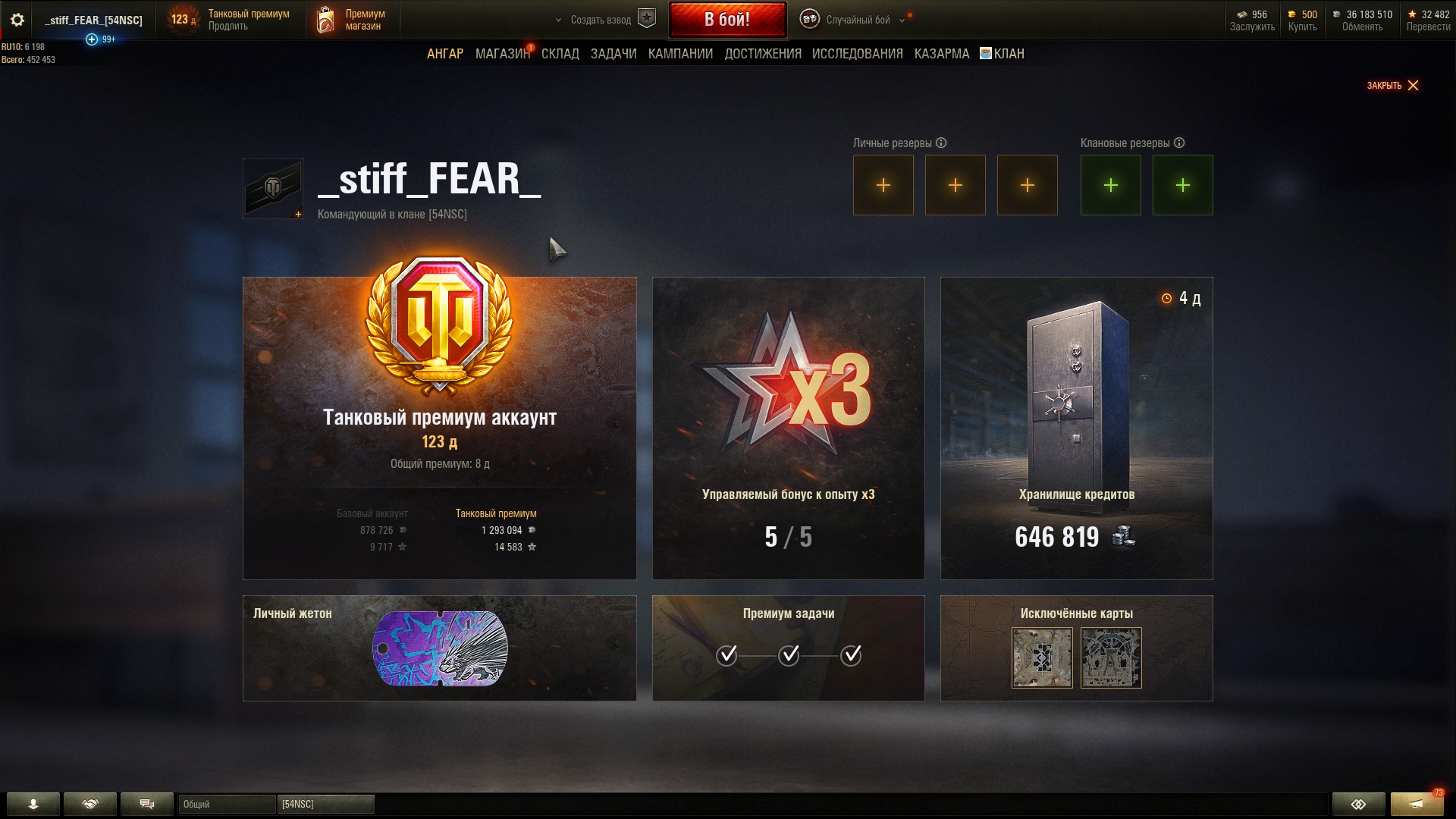Screen dimensions: 1456x819
Task: Open the Хранилище кредитов vault card
Action: 1076,428
